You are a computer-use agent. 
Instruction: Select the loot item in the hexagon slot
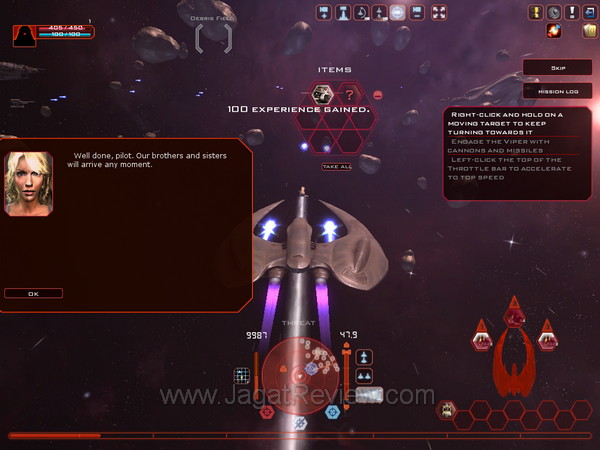tap(322, 94)
